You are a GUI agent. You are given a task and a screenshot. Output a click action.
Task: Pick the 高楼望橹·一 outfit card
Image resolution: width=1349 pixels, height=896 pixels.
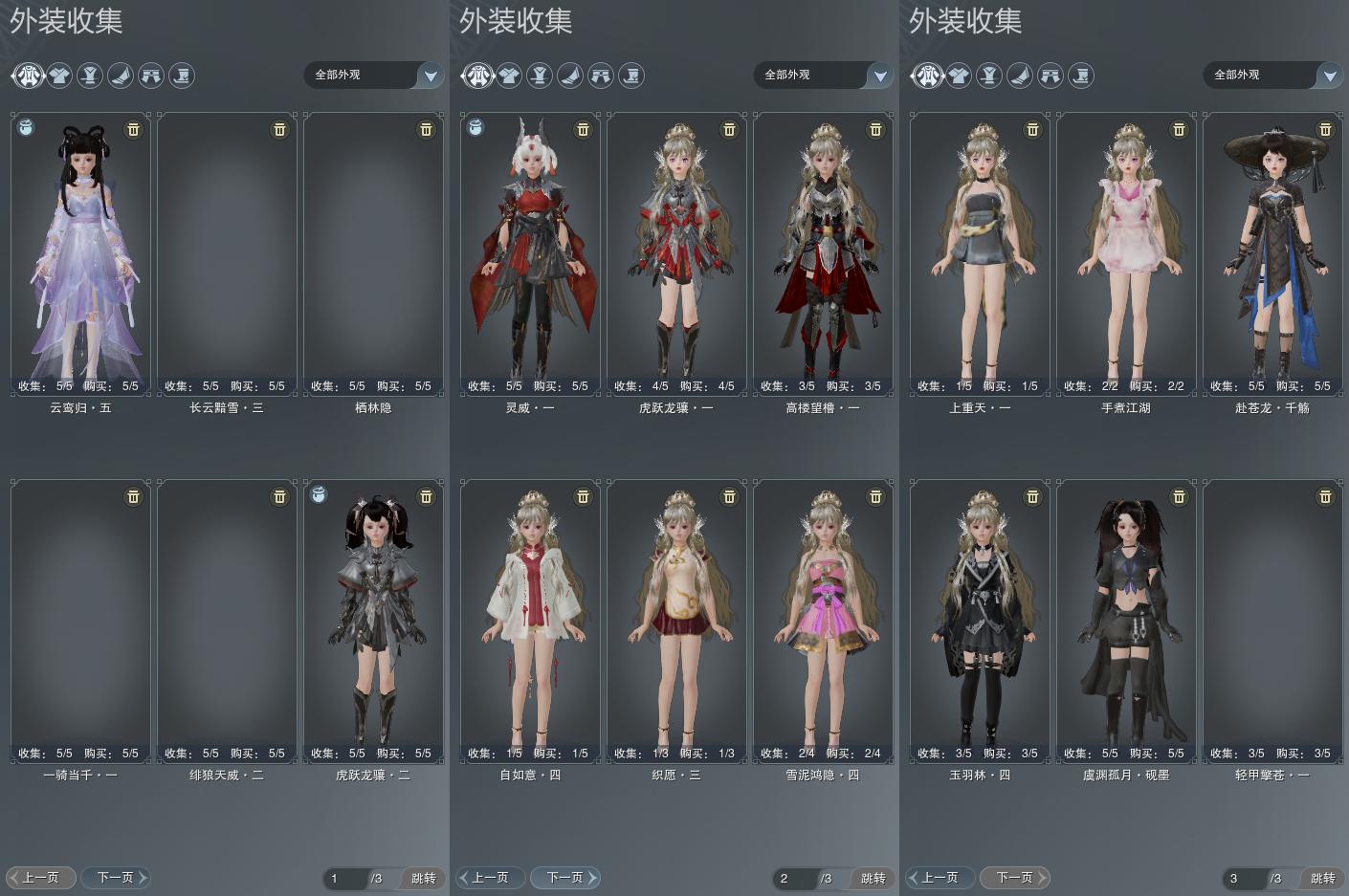coord(823,253)
